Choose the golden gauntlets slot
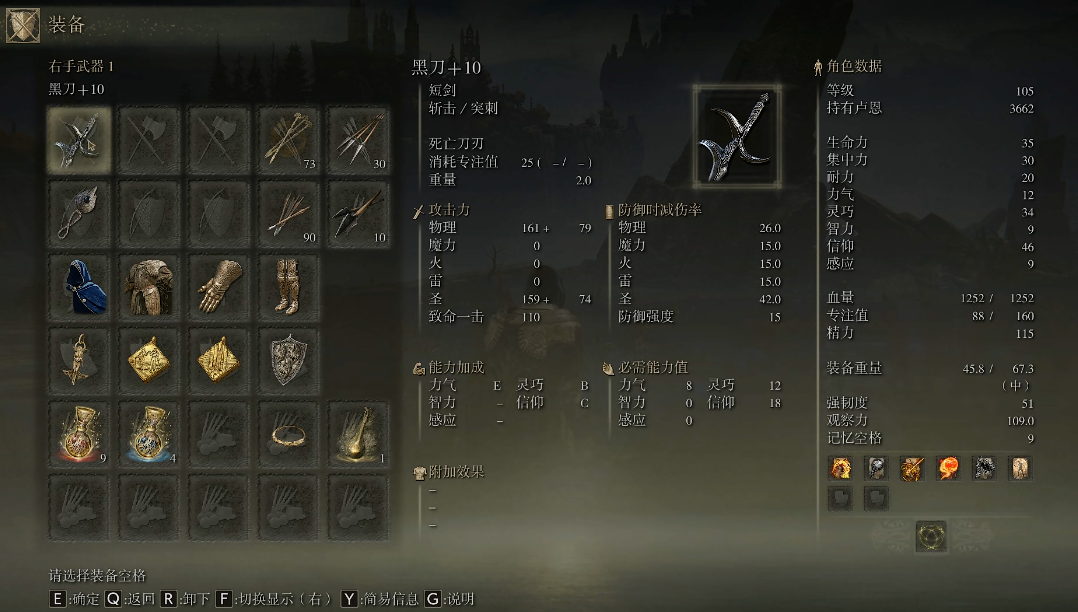The width and height of the screenshot is (1078, 612). [219, 287]
